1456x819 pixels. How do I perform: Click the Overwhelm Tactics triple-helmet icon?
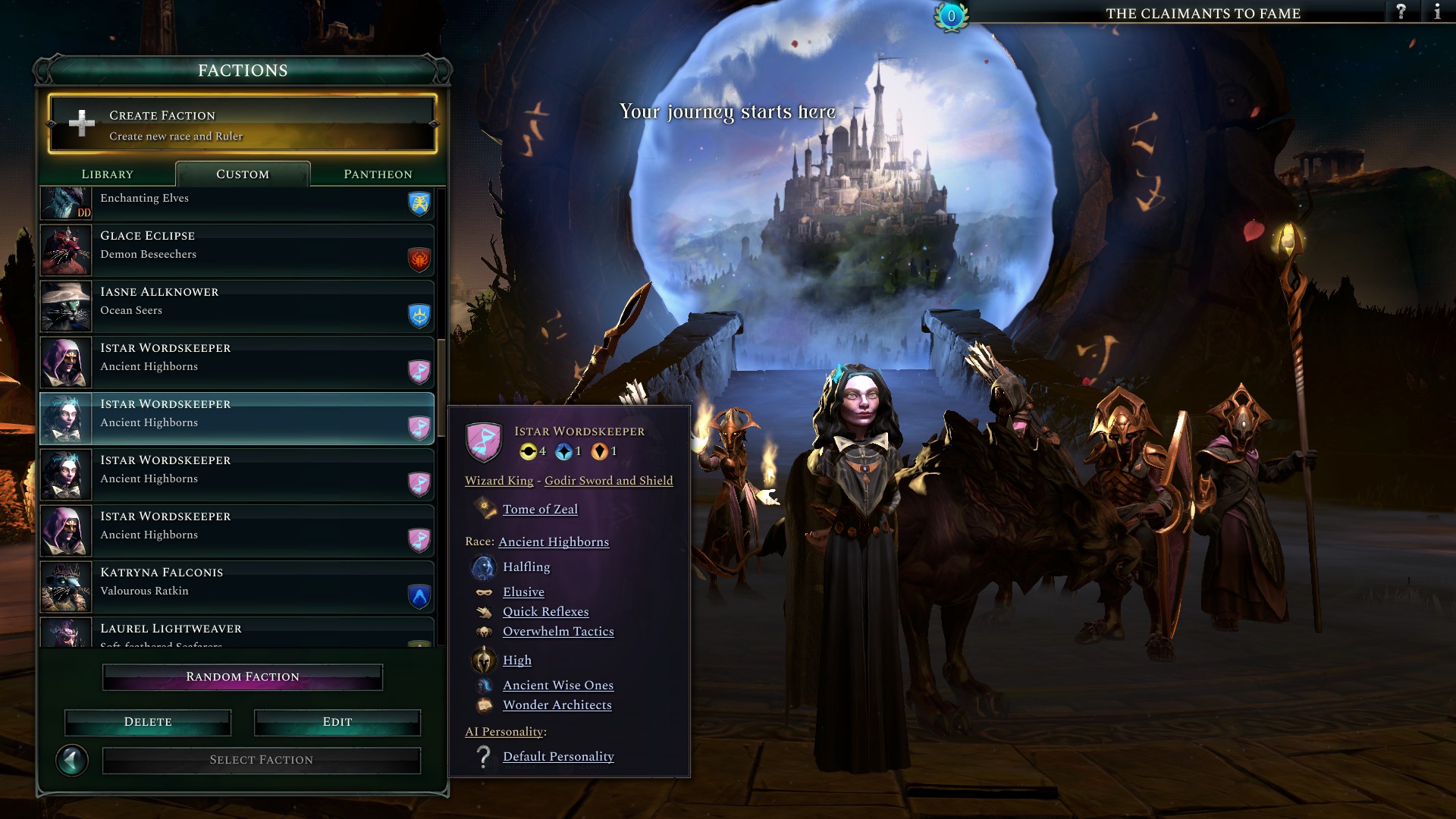(x=483, y=631)
